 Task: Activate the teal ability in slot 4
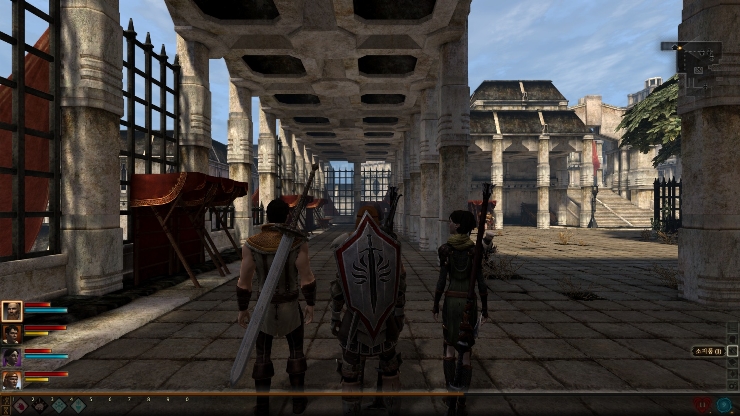click(x=78, y=406)
